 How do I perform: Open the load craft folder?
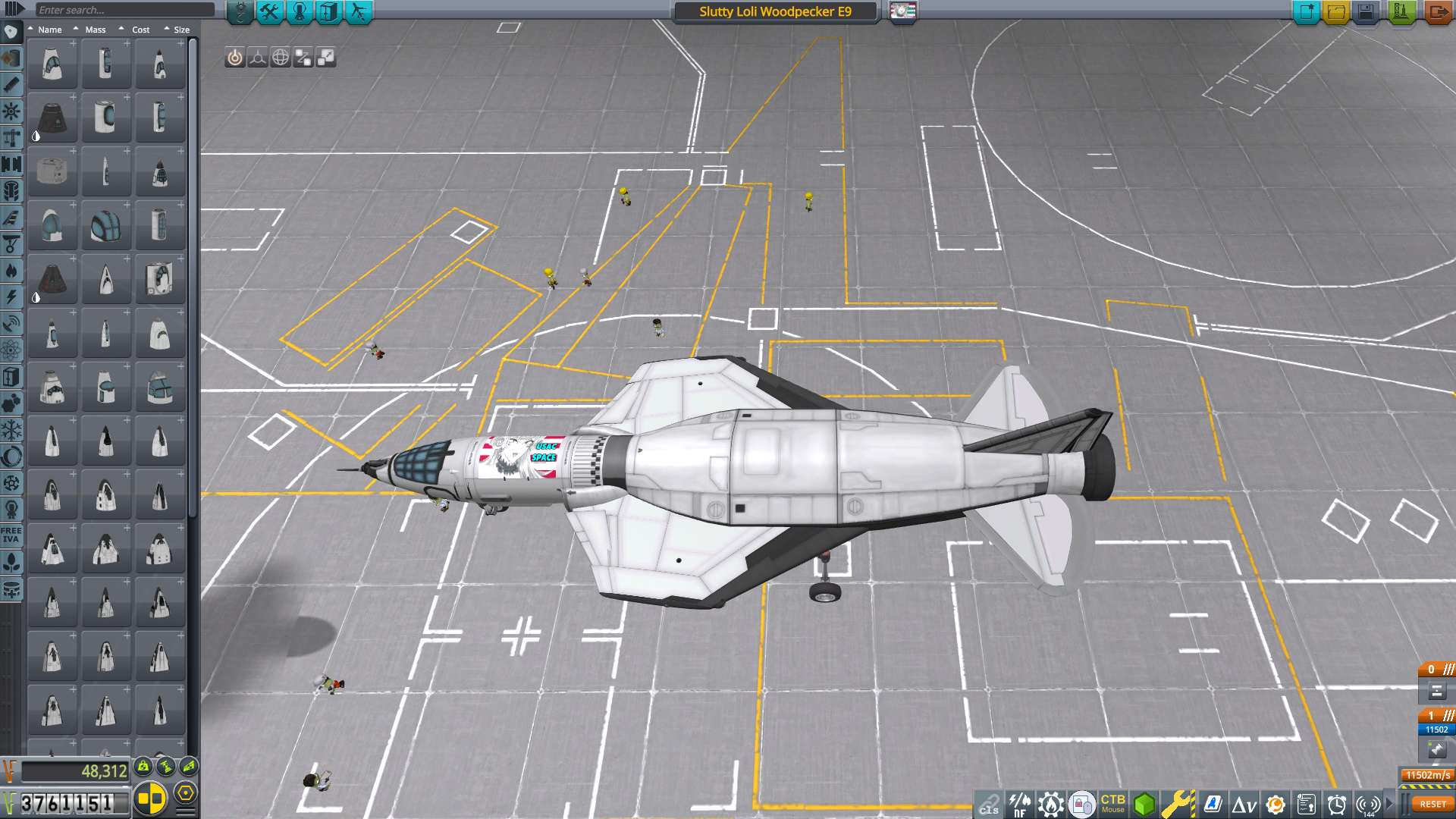pyautogui.click(x=1336, y=12)
